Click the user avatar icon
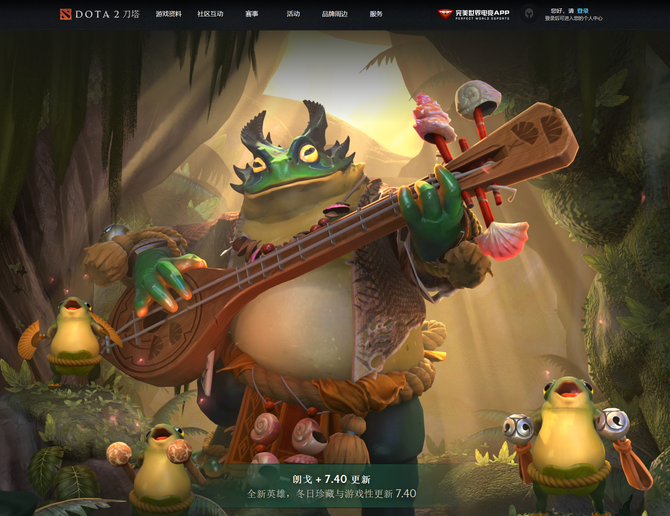 pyautogui.click(x=528, y=15)
